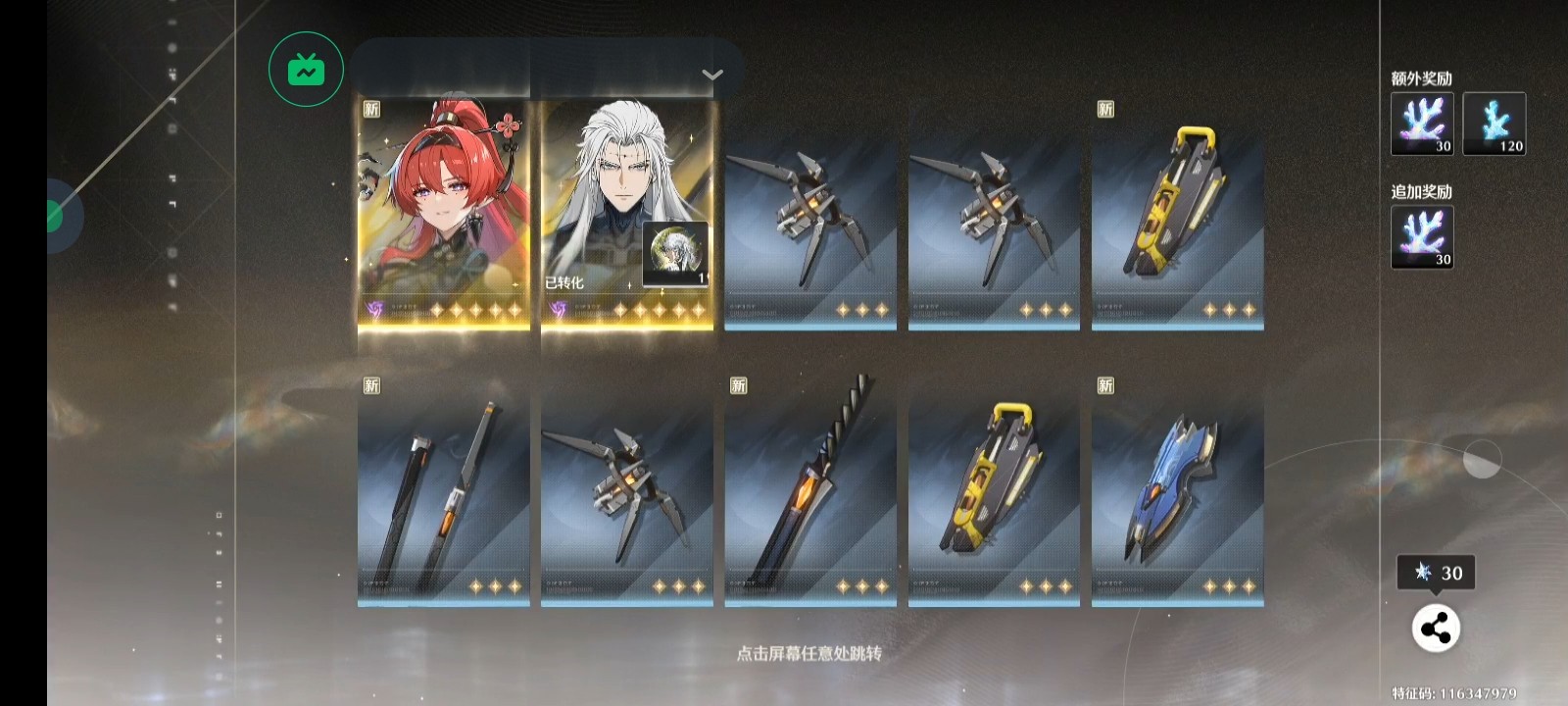Inspect the 30 coral under 追加奖励
Image resolution: width=1568 pixels, height=706 pixels.
click(1422, 236)
